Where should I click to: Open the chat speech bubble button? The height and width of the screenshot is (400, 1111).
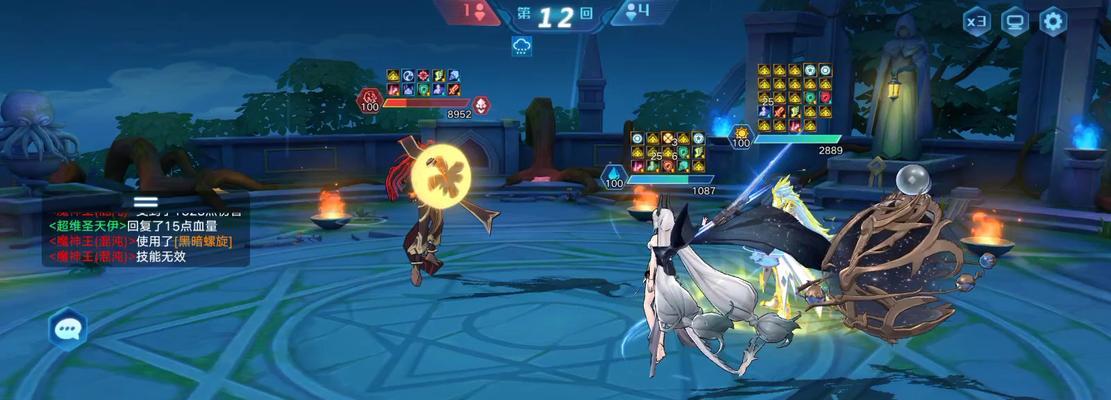pyautogui.click(x=67, y=328)
